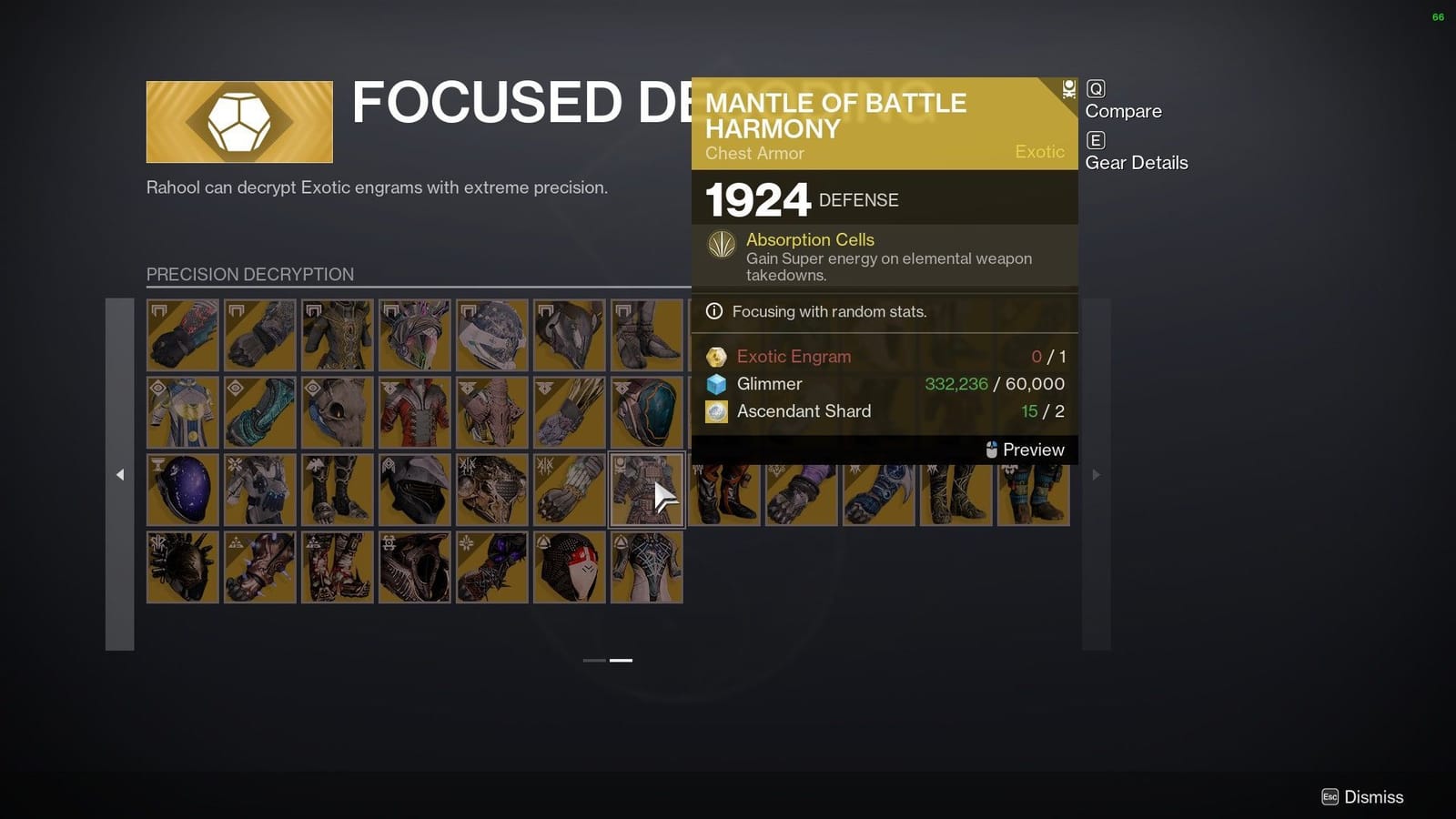Viewport: 1456px width, 819px height.
Task: Open Gear Details for Mantle of Battle Harmony
Action: click(1136, 162)
